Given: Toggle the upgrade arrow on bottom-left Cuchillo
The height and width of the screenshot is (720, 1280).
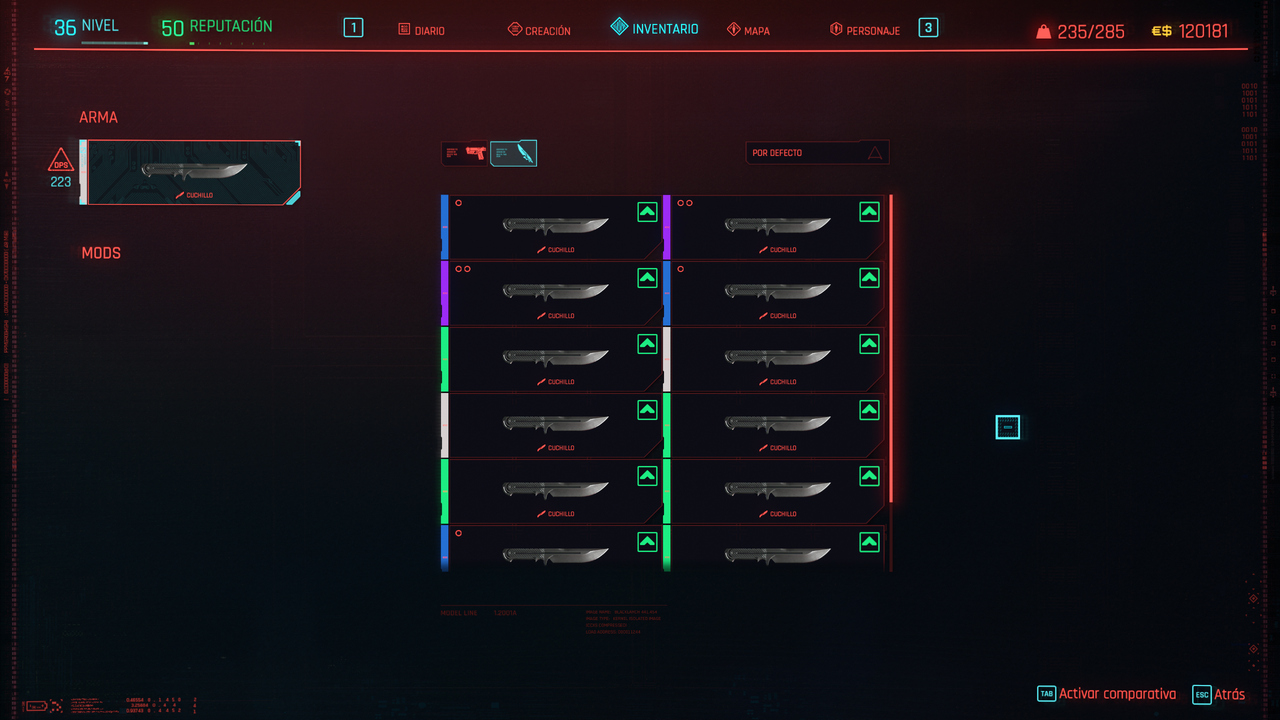Looking at the screenshot, I should 648,541.
